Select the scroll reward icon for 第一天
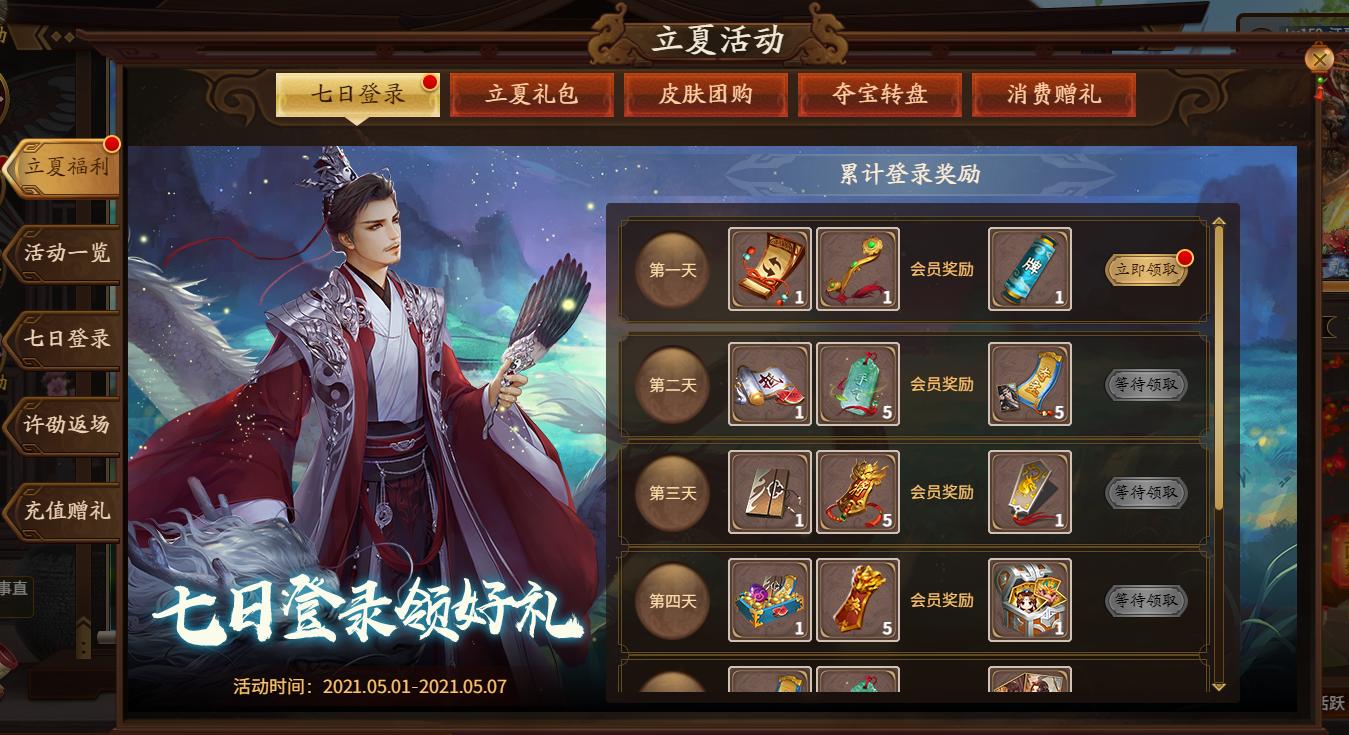The width and height of the screenshot is (1349, 735). pos(769,268)
